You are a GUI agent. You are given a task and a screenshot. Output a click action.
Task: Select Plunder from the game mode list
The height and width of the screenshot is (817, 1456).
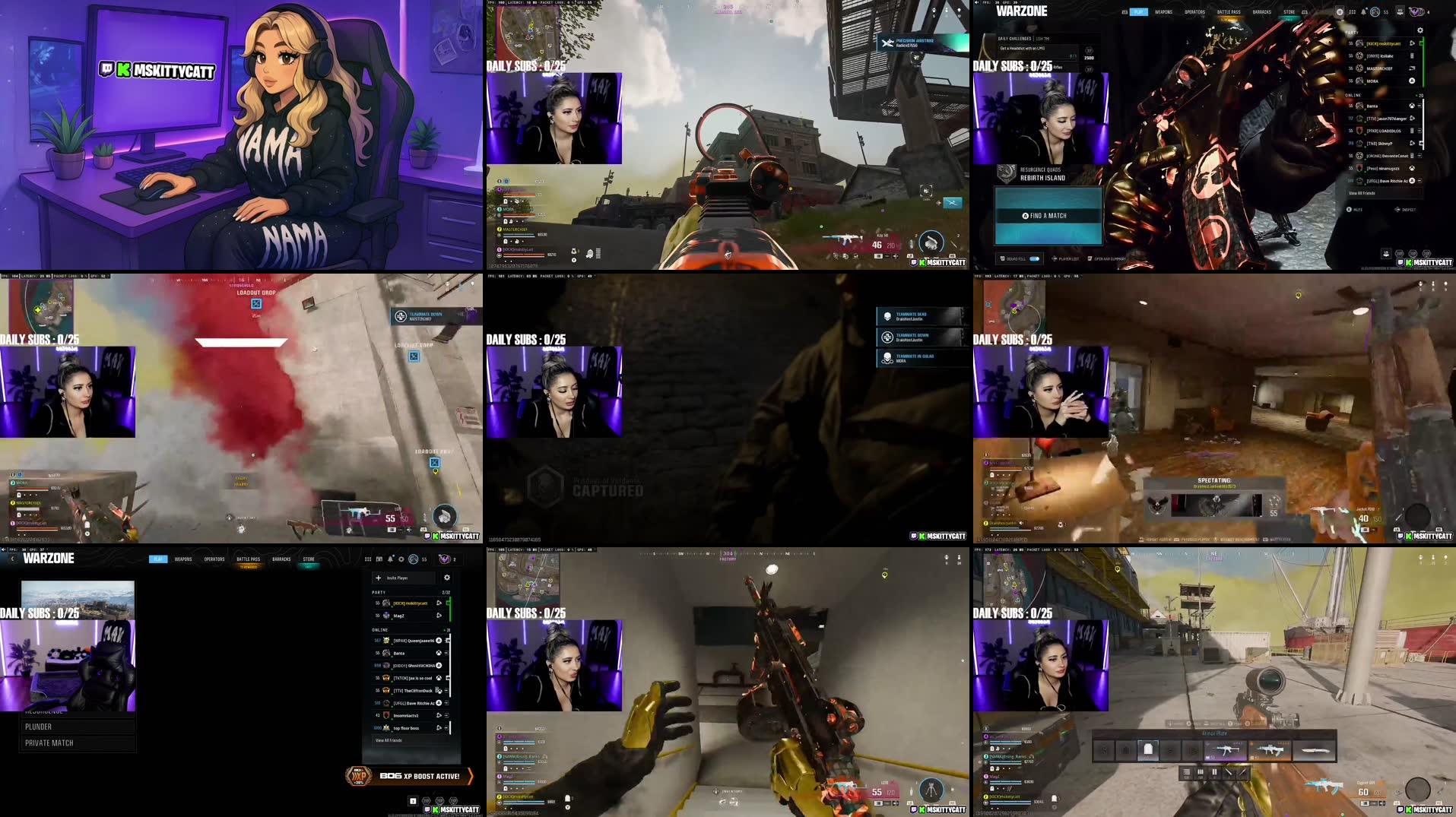coord(38,727)
